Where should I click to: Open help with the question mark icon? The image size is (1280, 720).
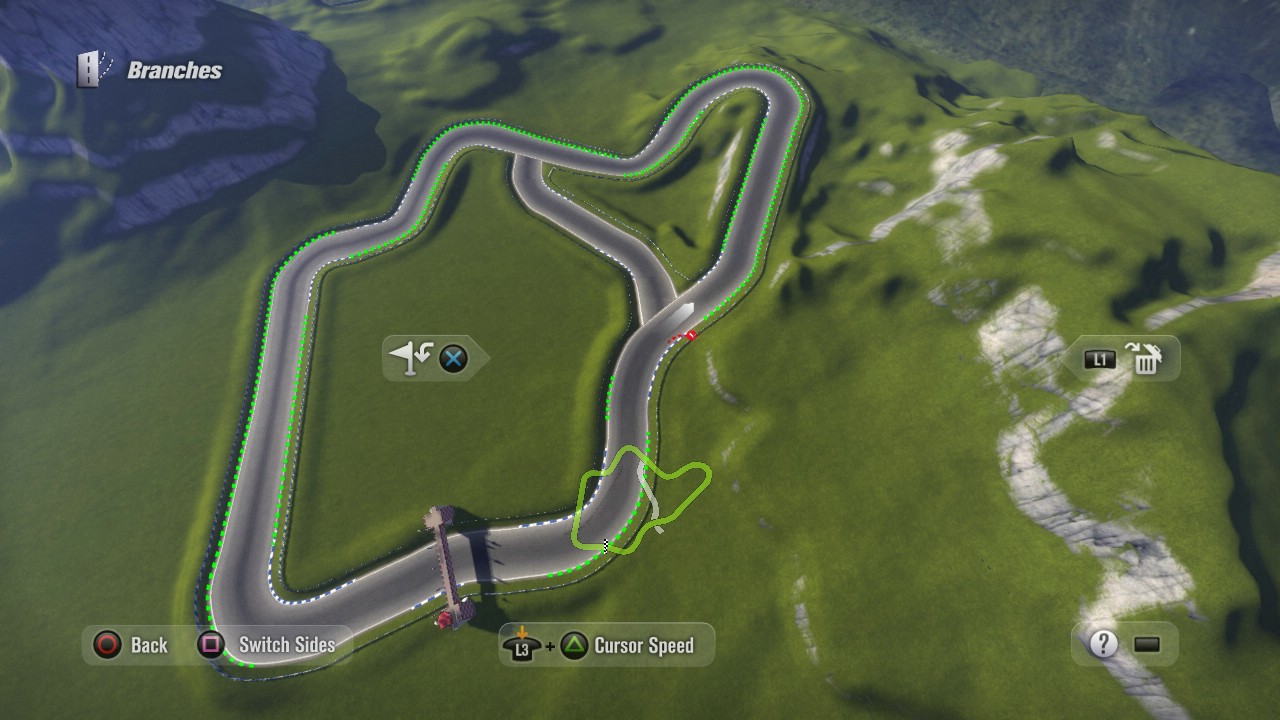click(1103, 643)
